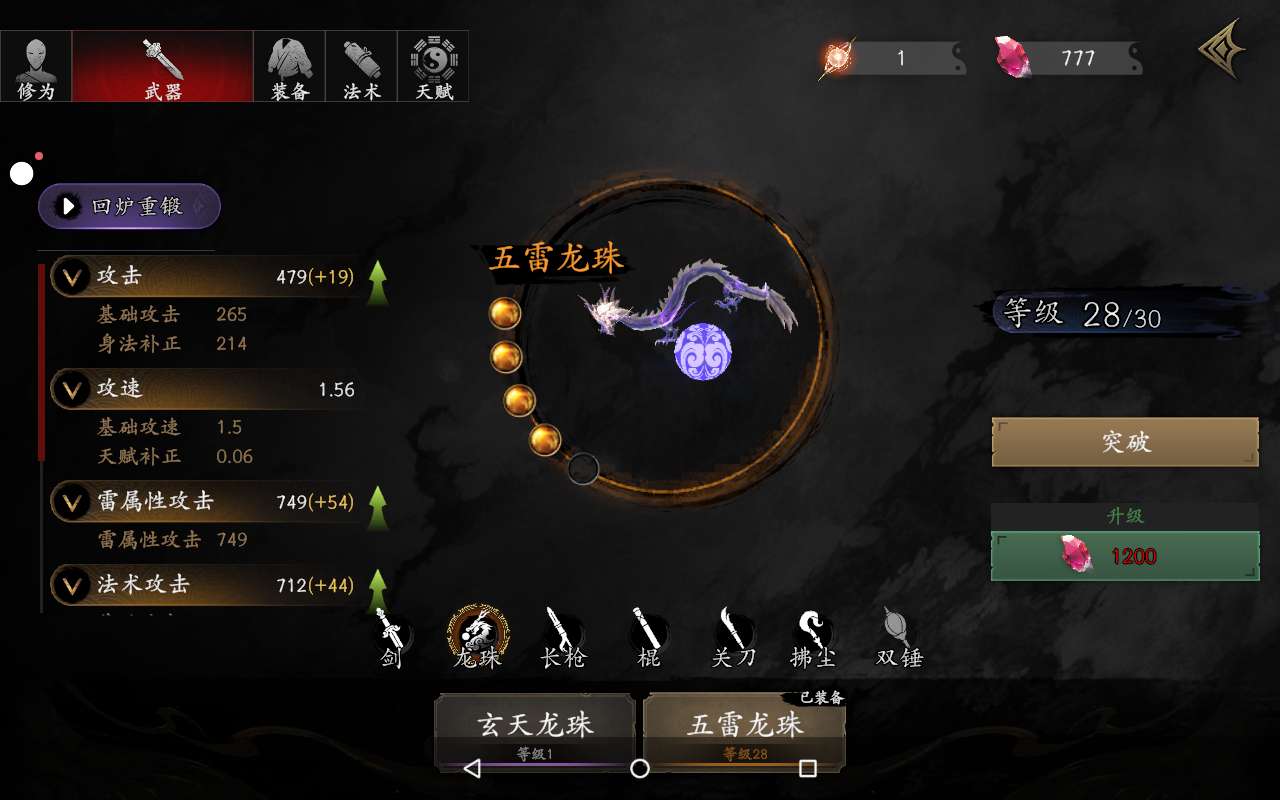Open the 天赋 talent tab
This screenshot has width=1280, height=800.
433,66
